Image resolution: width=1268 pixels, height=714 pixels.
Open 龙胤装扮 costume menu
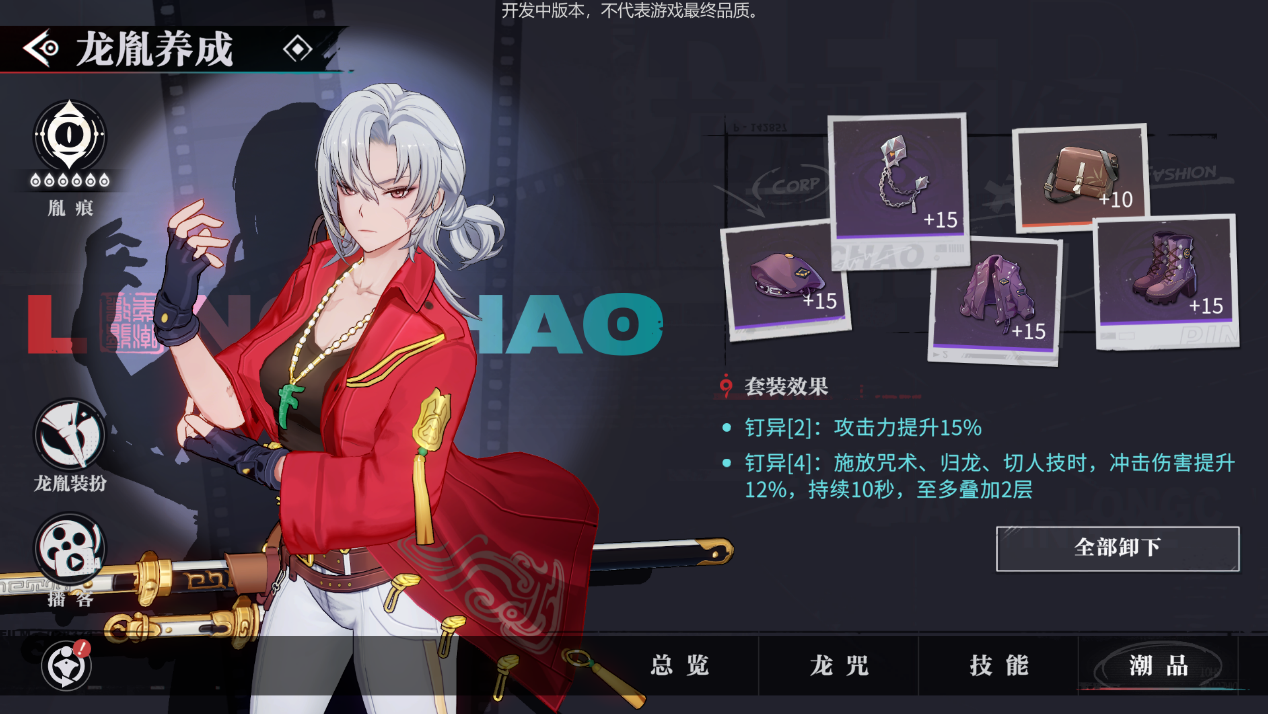click(70, 435)
